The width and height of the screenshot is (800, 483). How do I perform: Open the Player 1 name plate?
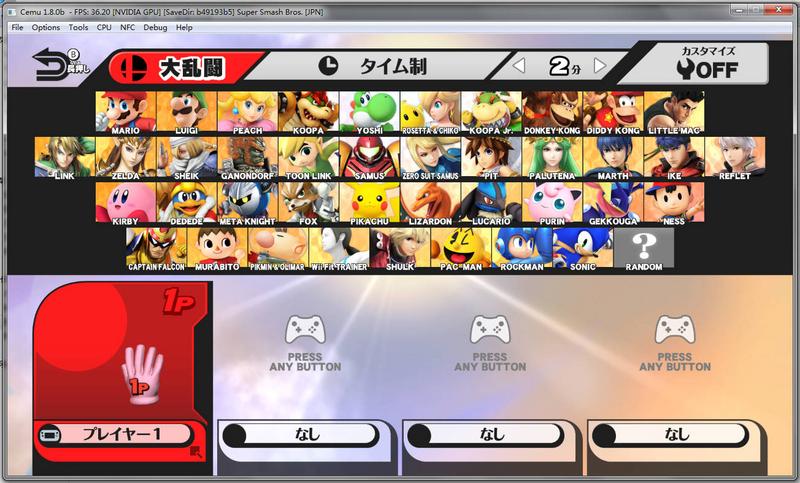point(120,434)
